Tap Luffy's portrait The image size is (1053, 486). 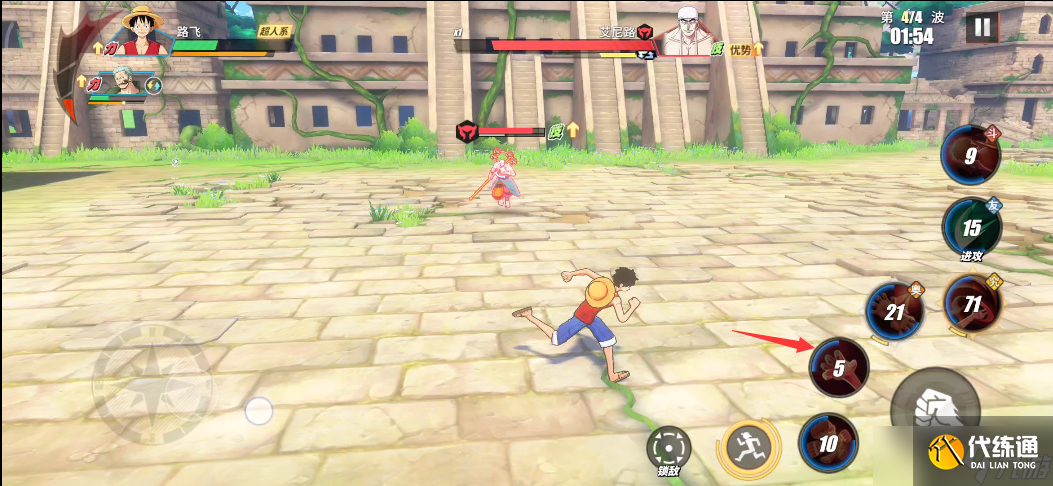[142, 32]
